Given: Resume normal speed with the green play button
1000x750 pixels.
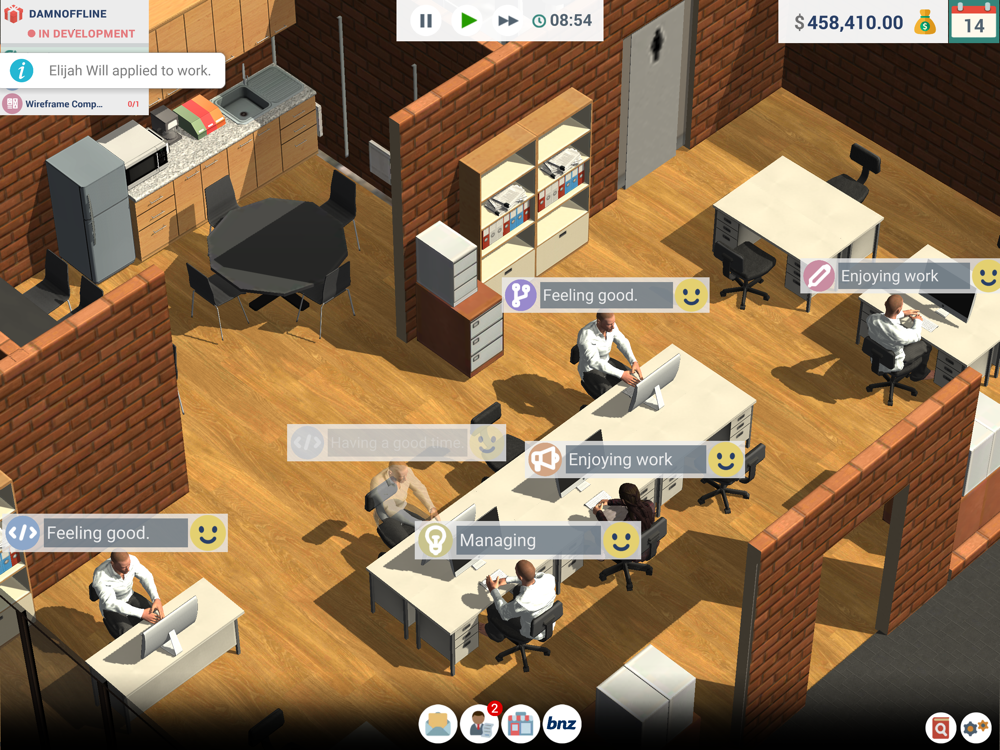Looking at the screenshot, I should coord(468,20).
